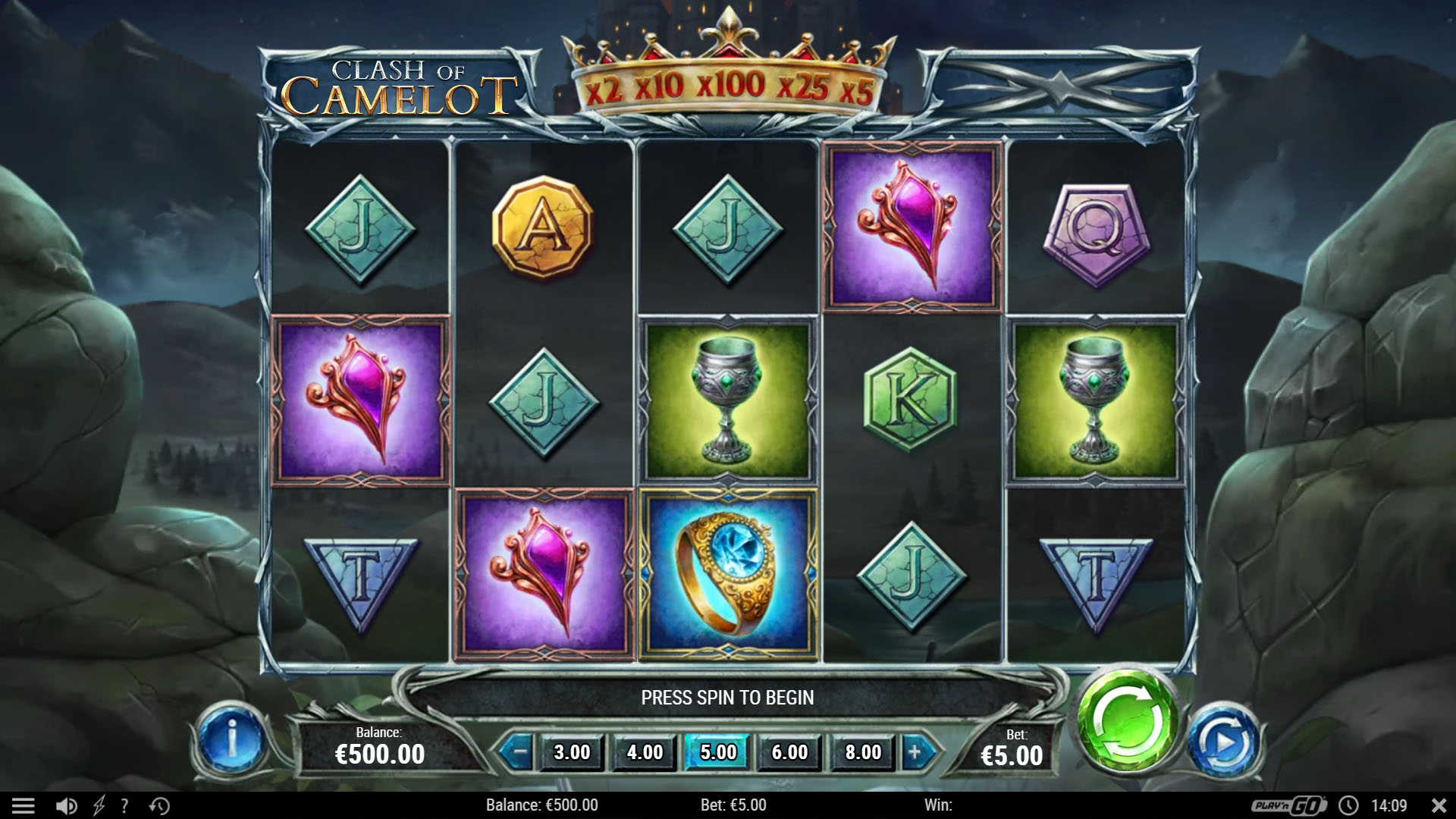Mute the game sound with the speaker icon
1456x819 pixels.
[67, 805]
